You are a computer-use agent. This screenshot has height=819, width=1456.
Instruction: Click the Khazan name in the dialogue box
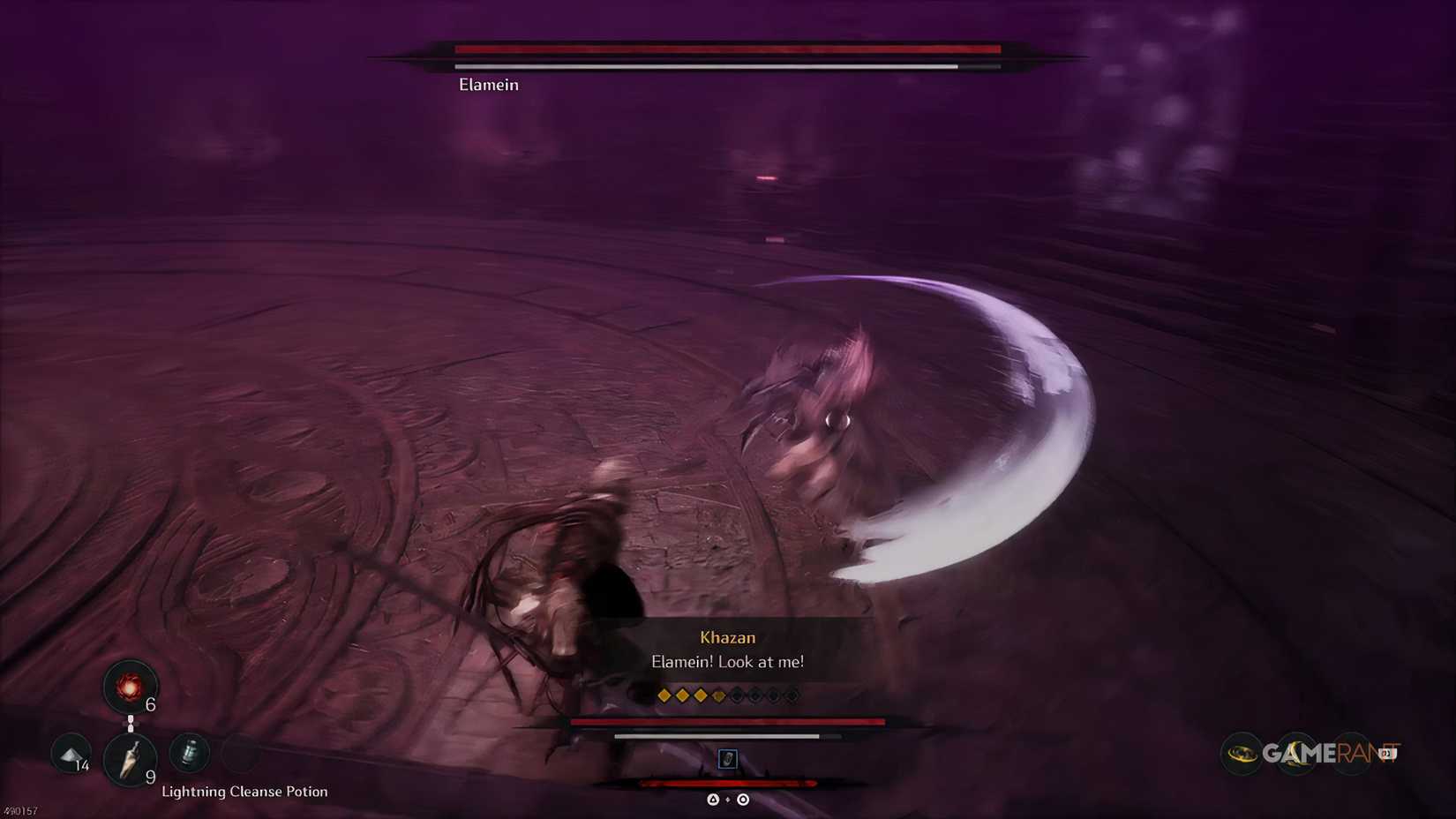726,637
